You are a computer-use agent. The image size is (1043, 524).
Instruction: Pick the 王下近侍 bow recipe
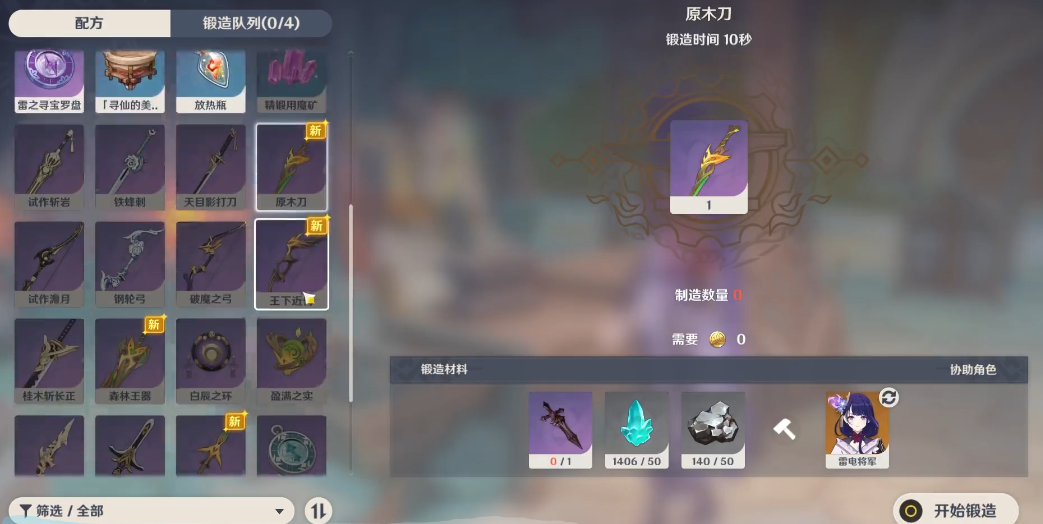pyautogui.click(x=291, y=263)
